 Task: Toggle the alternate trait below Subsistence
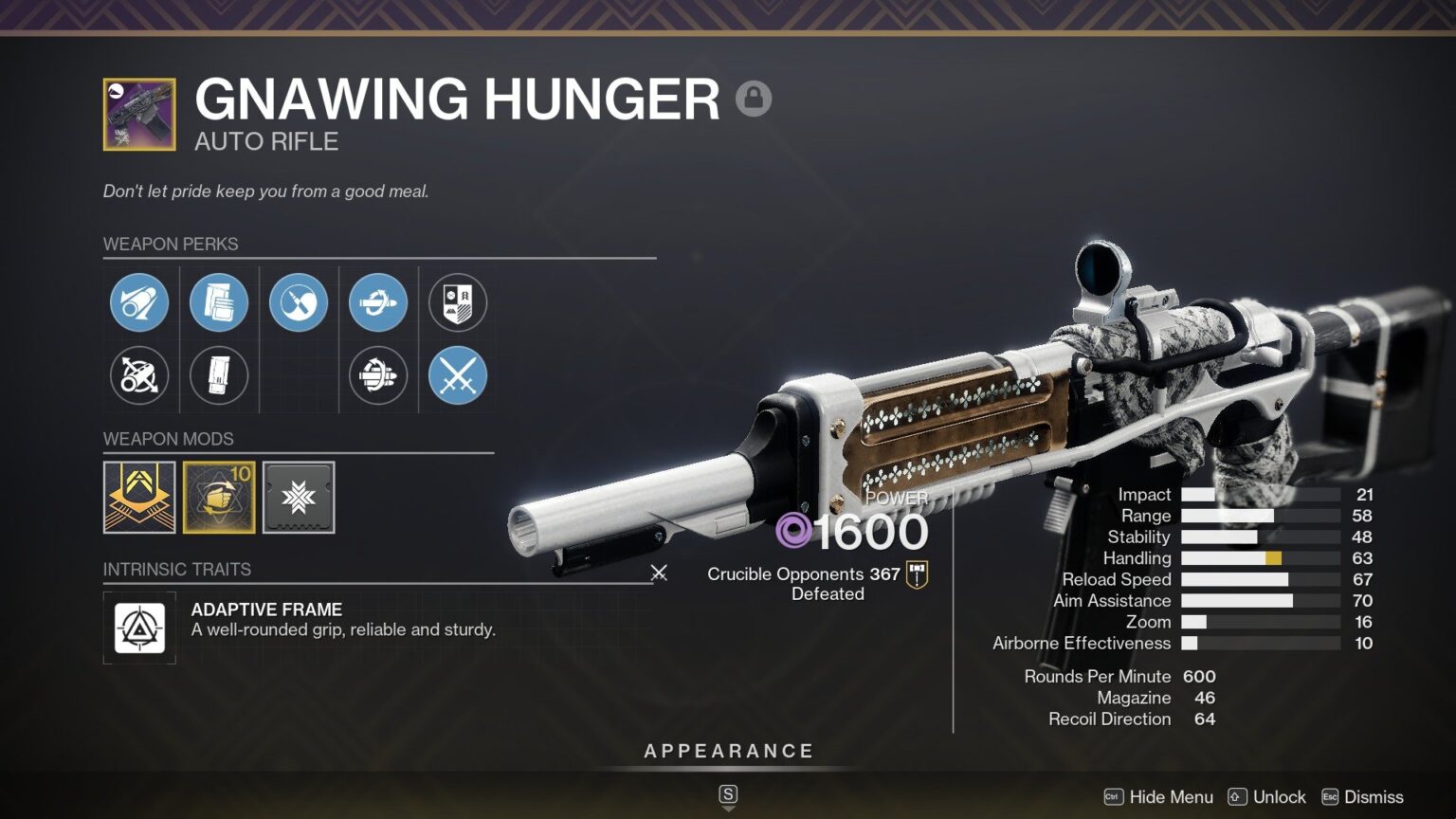[378, 375]
